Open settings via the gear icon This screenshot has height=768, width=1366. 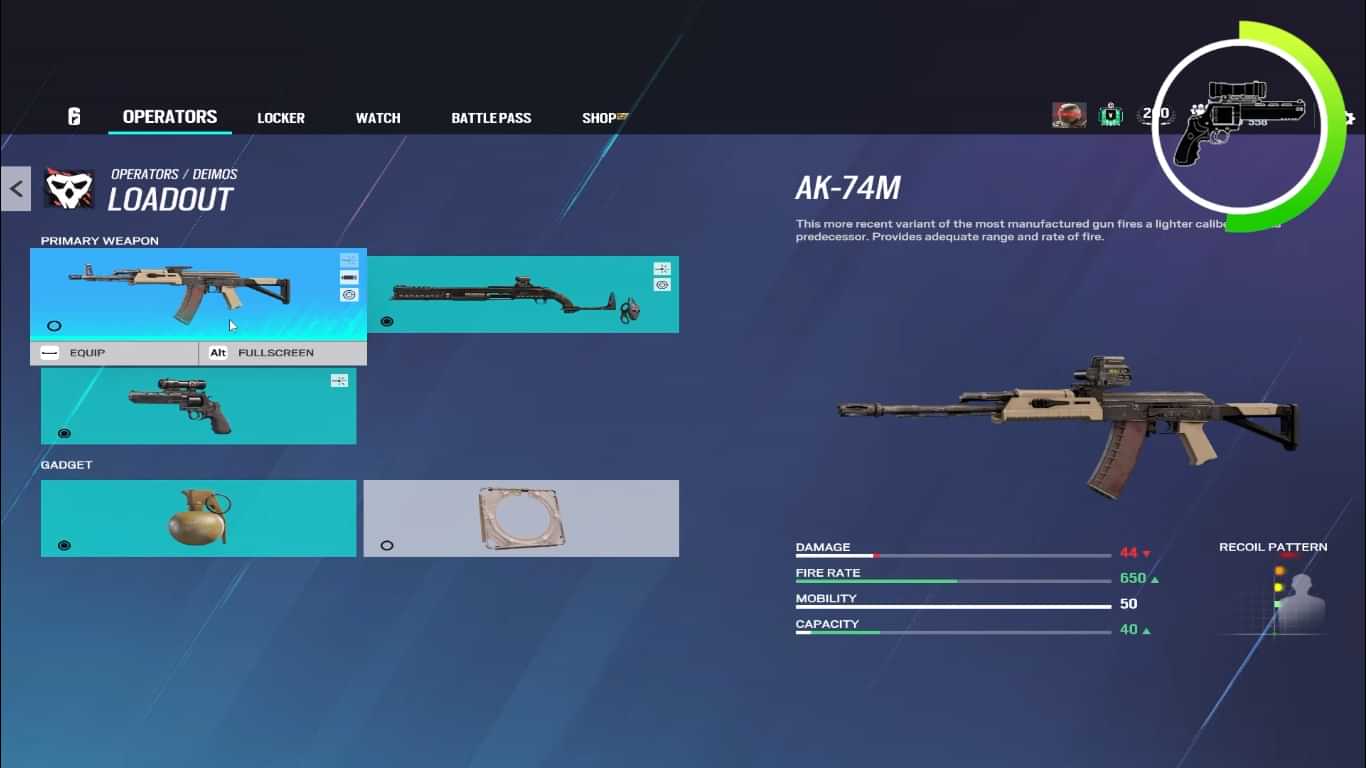click(x=1349, y=118)
